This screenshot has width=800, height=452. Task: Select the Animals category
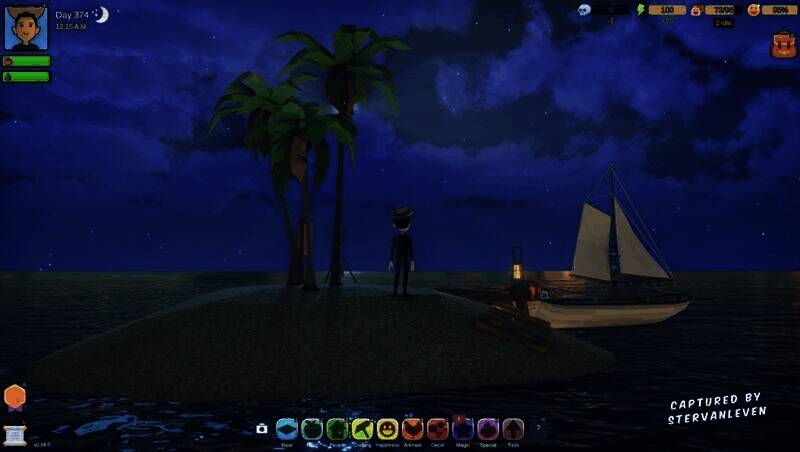tap(412, 429)
